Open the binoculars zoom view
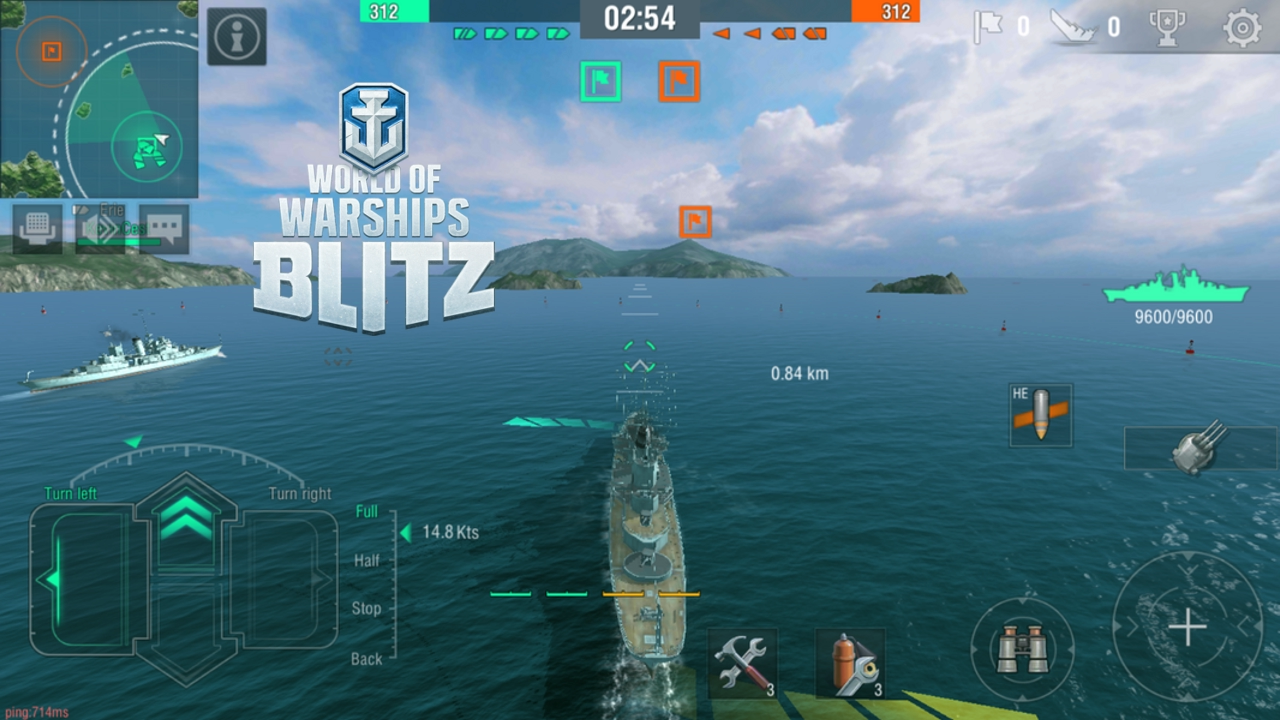Screen dimensions: 1280x720 [1022, 648]
